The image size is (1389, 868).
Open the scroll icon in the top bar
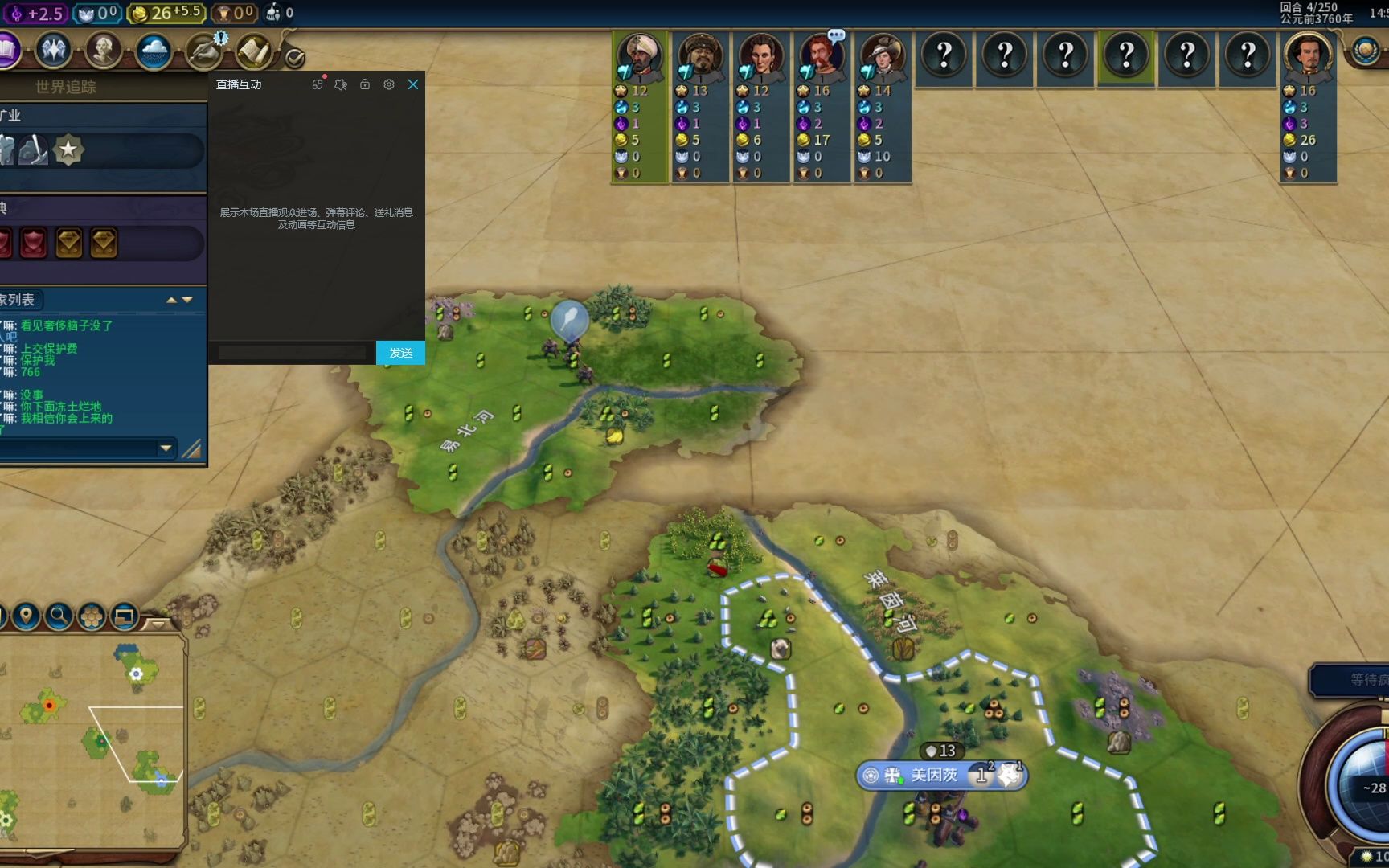252,52
